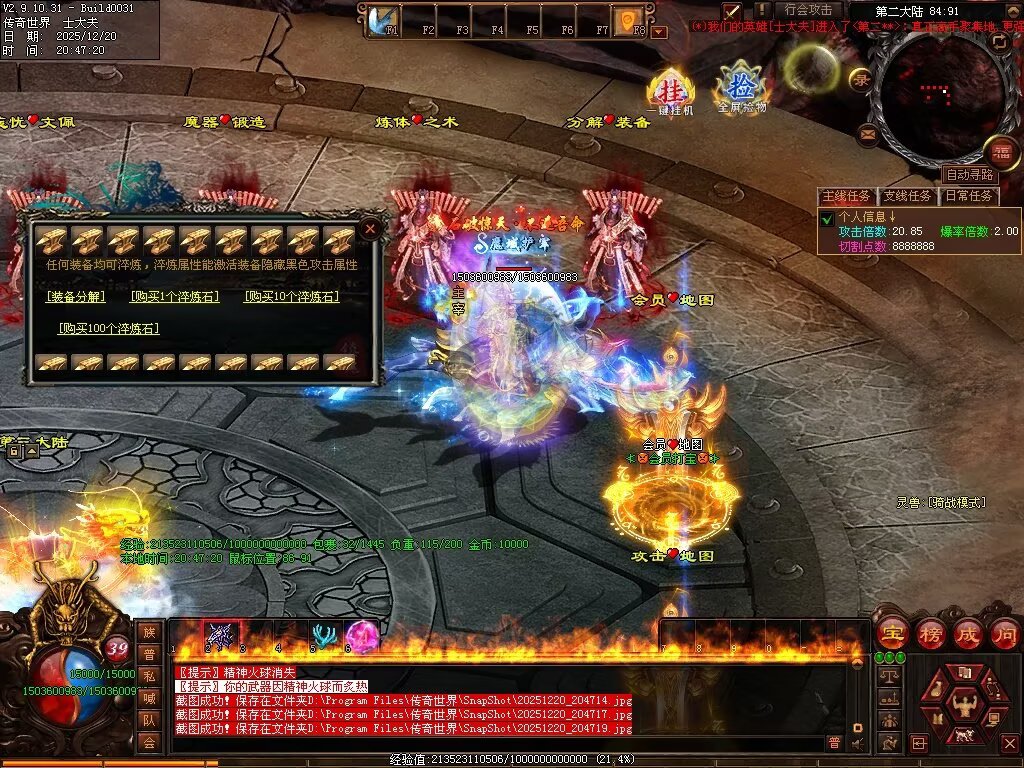Switch to the 私 private chat channel
The height and width of the screenshot is (768, 1024).
coord(149,675)
